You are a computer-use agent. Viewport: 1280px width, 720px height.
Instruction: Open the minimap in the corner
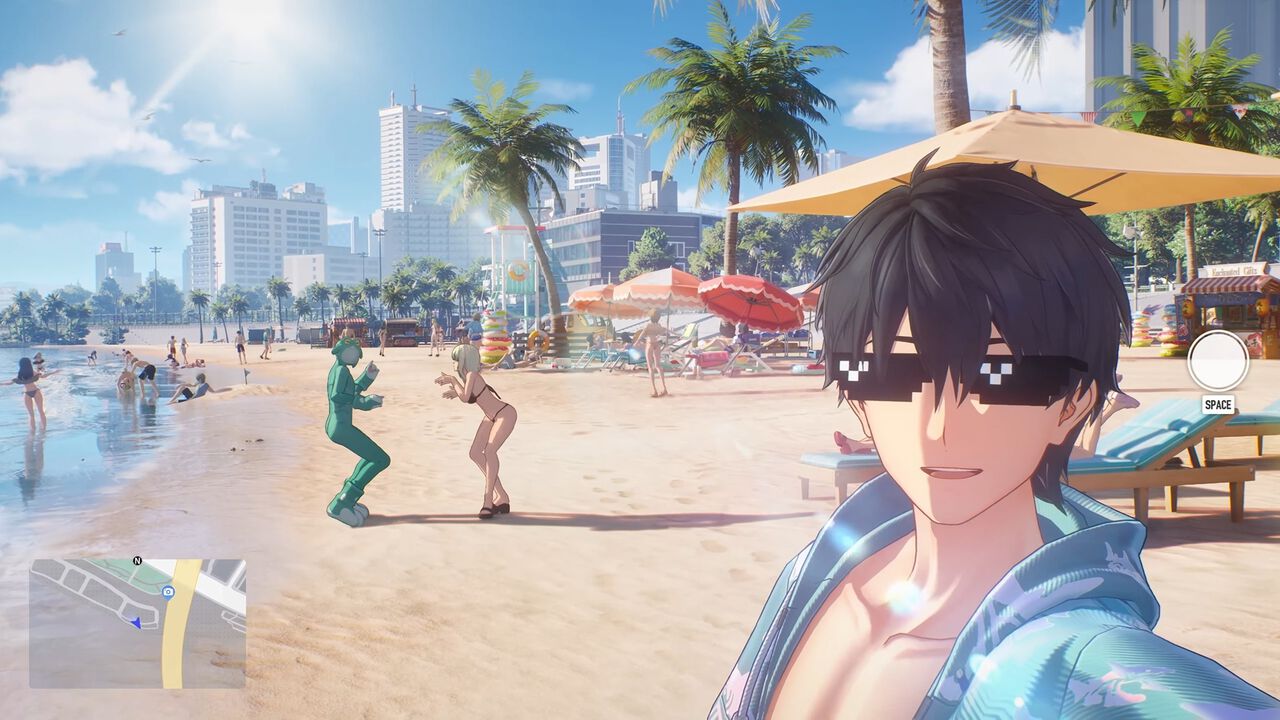tap(137, 623)
